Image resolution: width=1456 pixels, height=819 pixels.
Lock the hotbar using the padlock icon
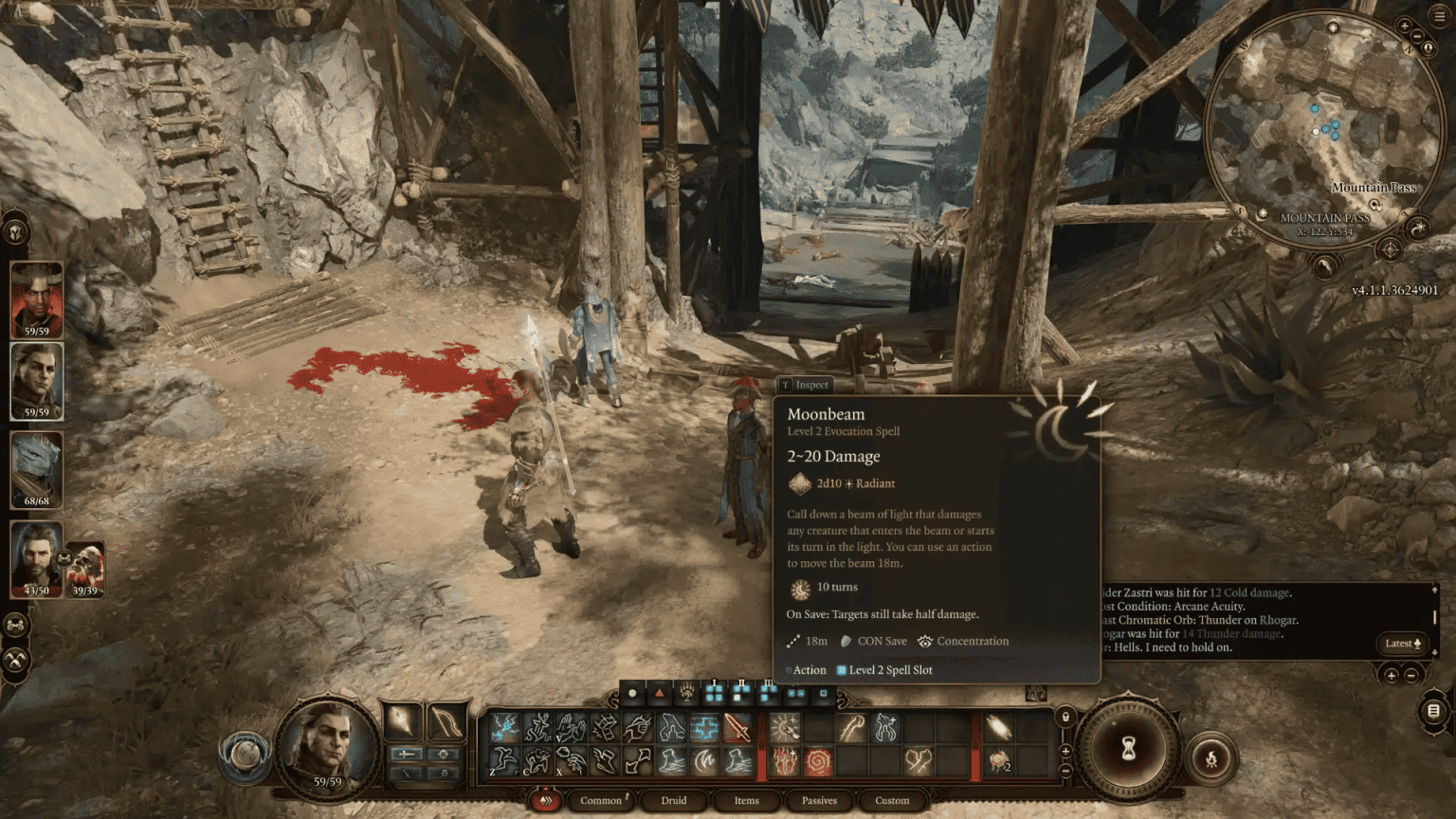click(x=1065, y=717)
